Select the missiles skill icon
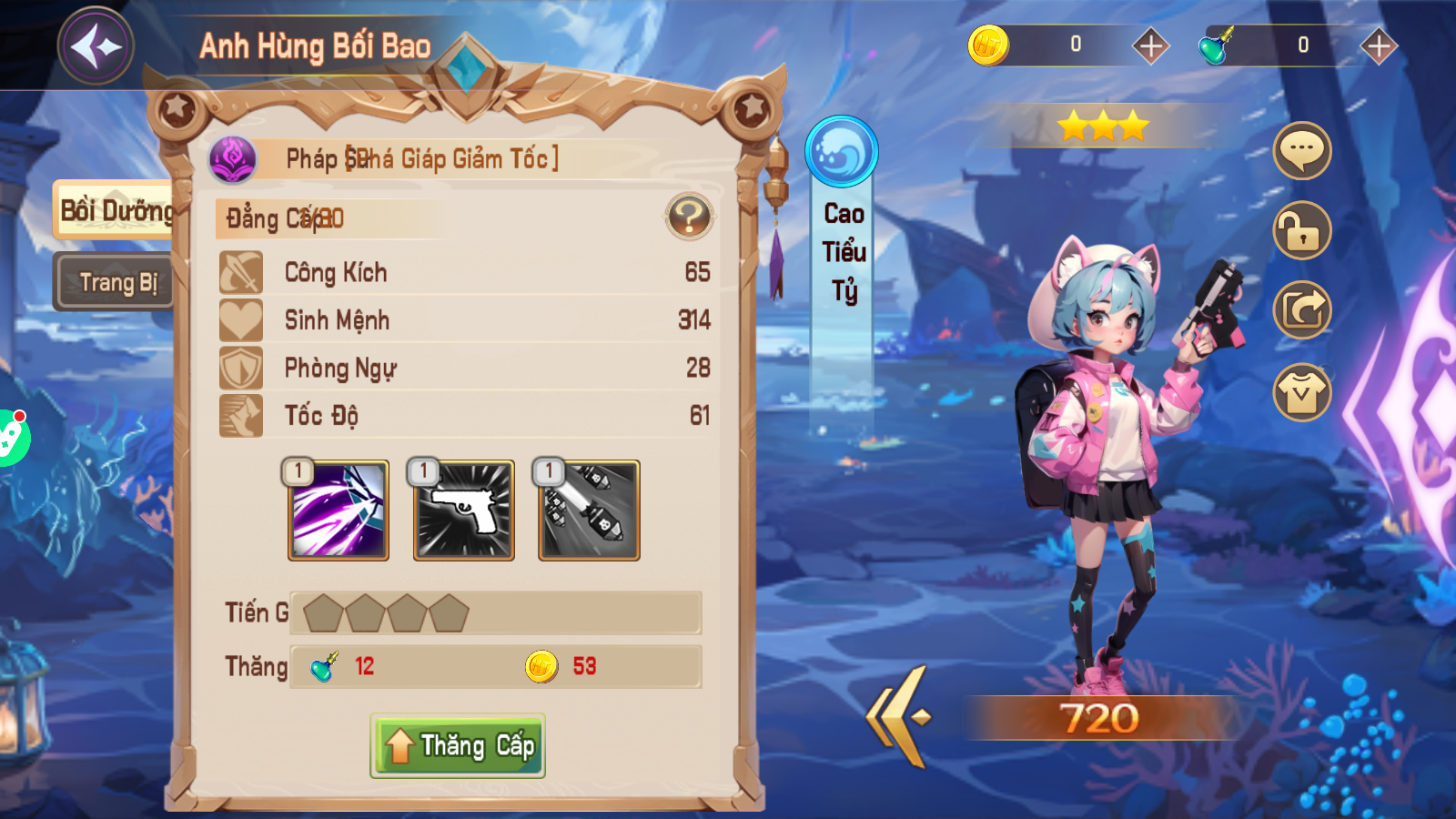Screen dimensions: 1456x819 pos(590,511)
